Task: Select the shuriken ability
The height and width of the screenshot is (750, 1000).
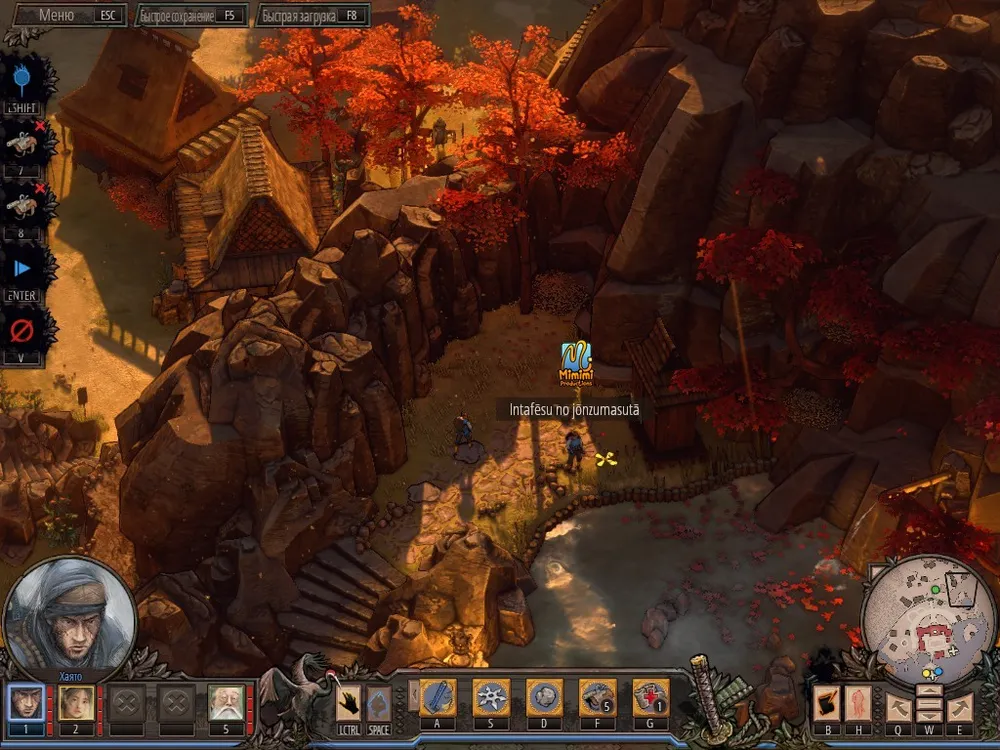Action: 491,698
